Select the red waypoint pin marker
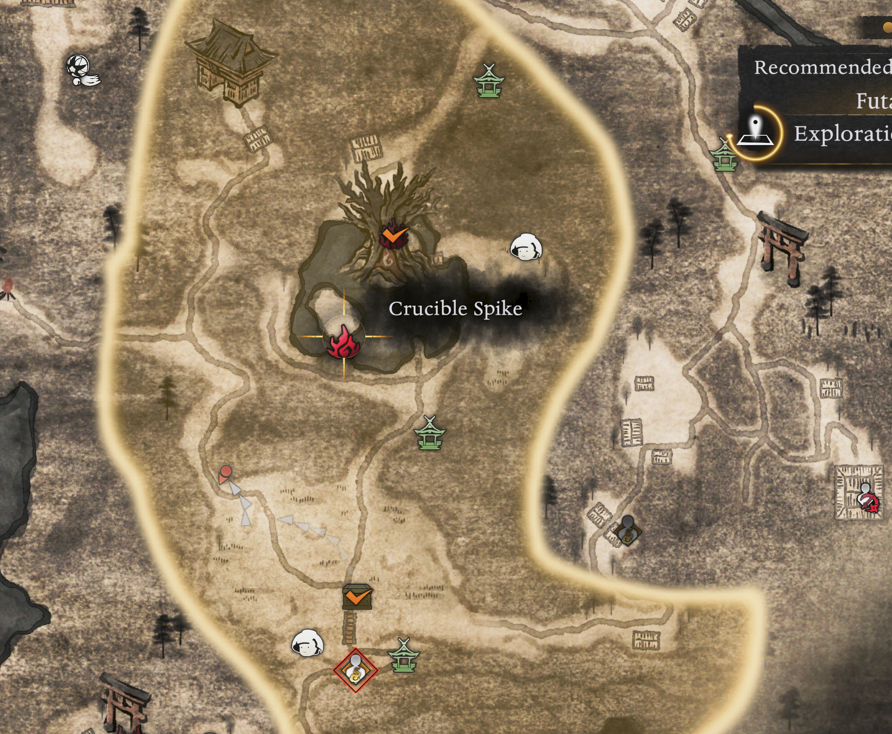Screen dimensions: 892x734 click(x=226, y=472)
